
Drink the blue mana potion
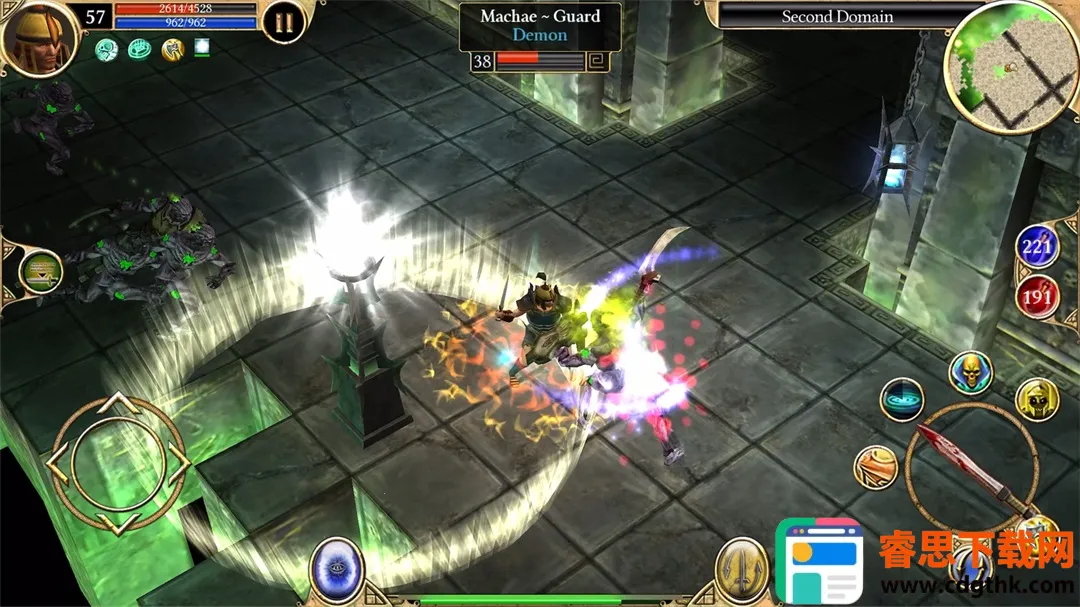pyautogui.click(x=1037, y=246)
